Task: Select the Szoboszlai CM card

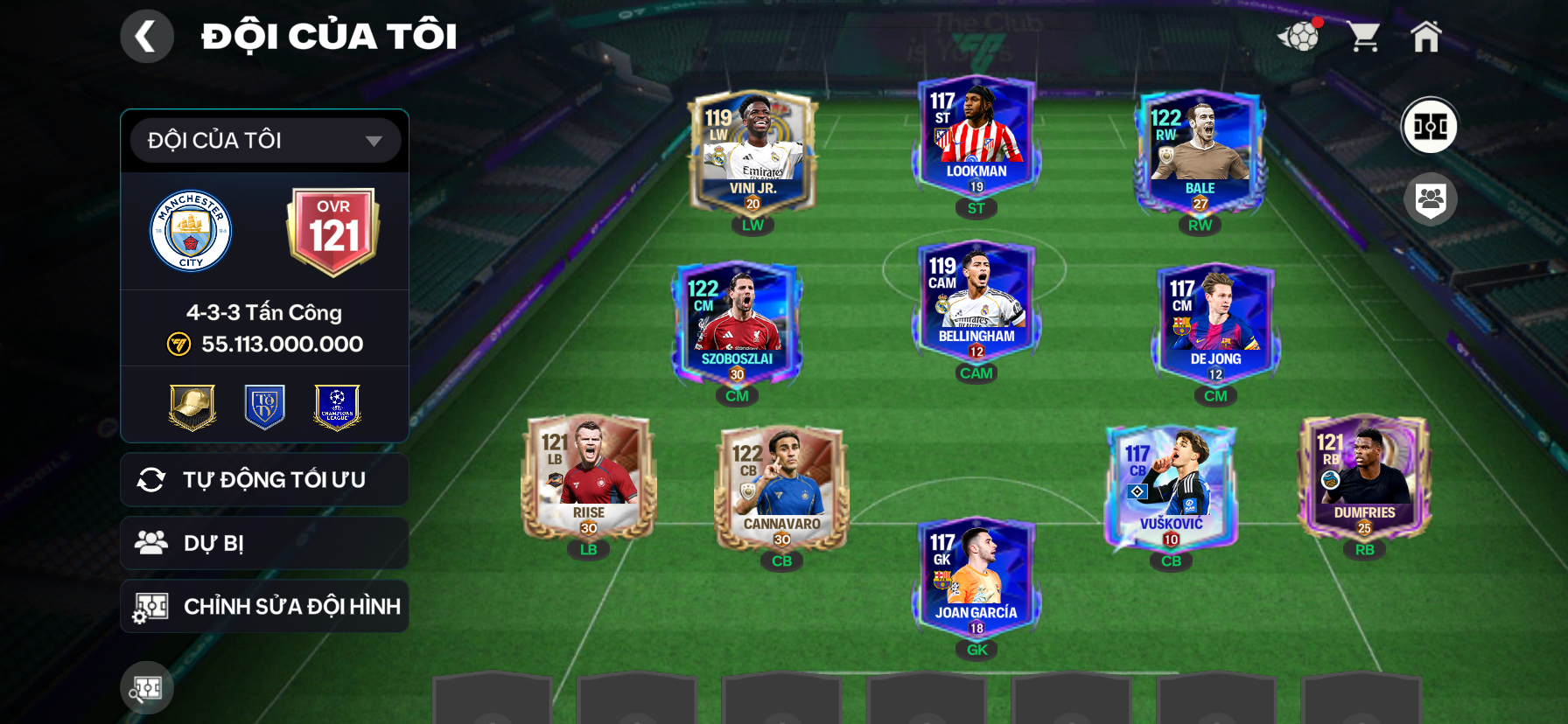Action: pyautogui.click(x=737, y=325)
